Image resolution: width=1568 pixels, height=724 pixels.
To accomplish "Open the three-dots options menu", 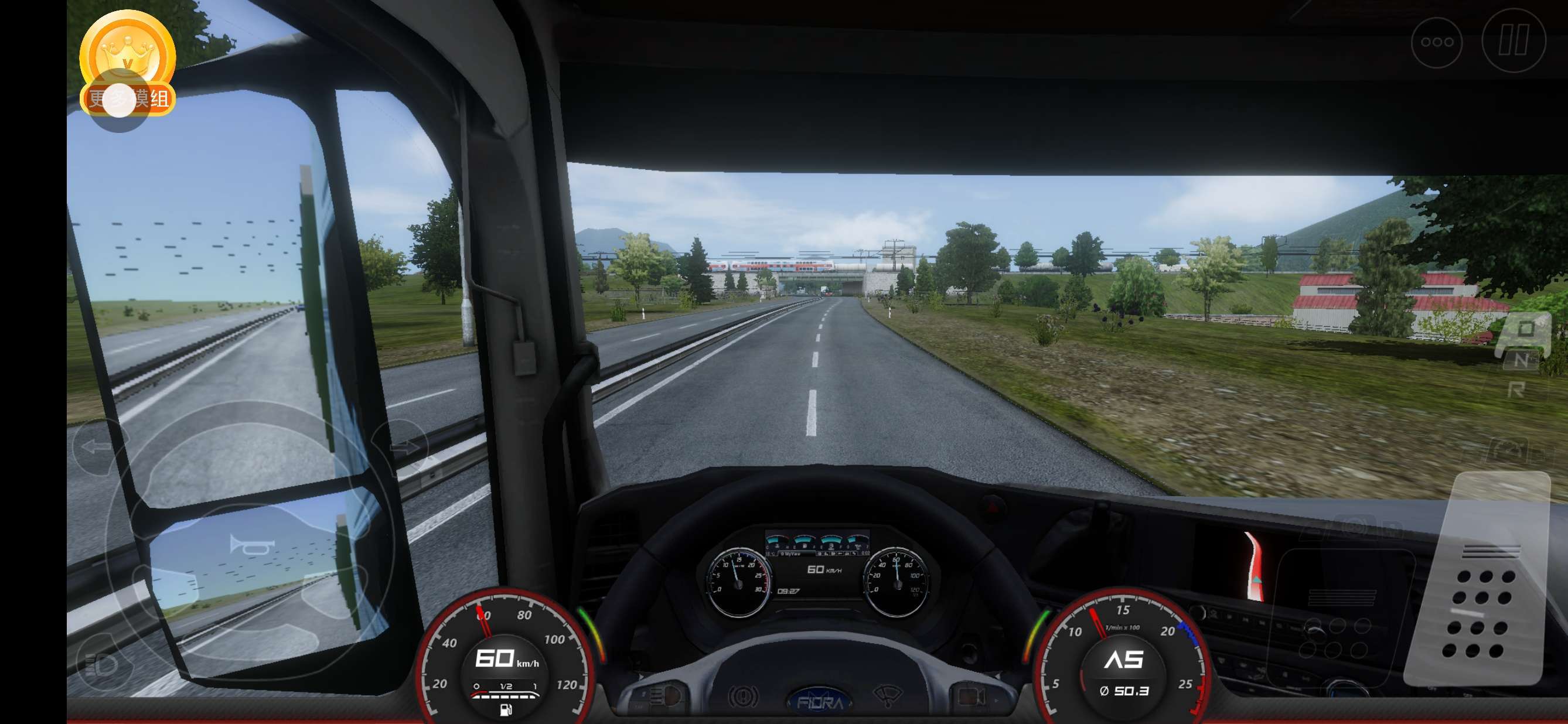I will [1437, 43].
